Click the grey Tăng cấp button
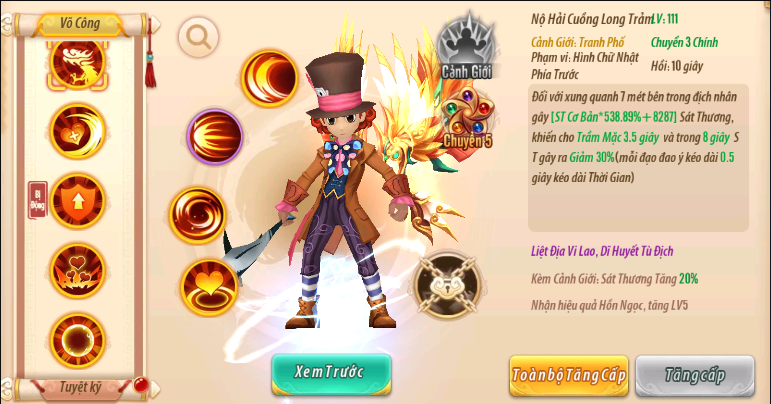The width and height of the screenshot is (771, 404). 695,375
